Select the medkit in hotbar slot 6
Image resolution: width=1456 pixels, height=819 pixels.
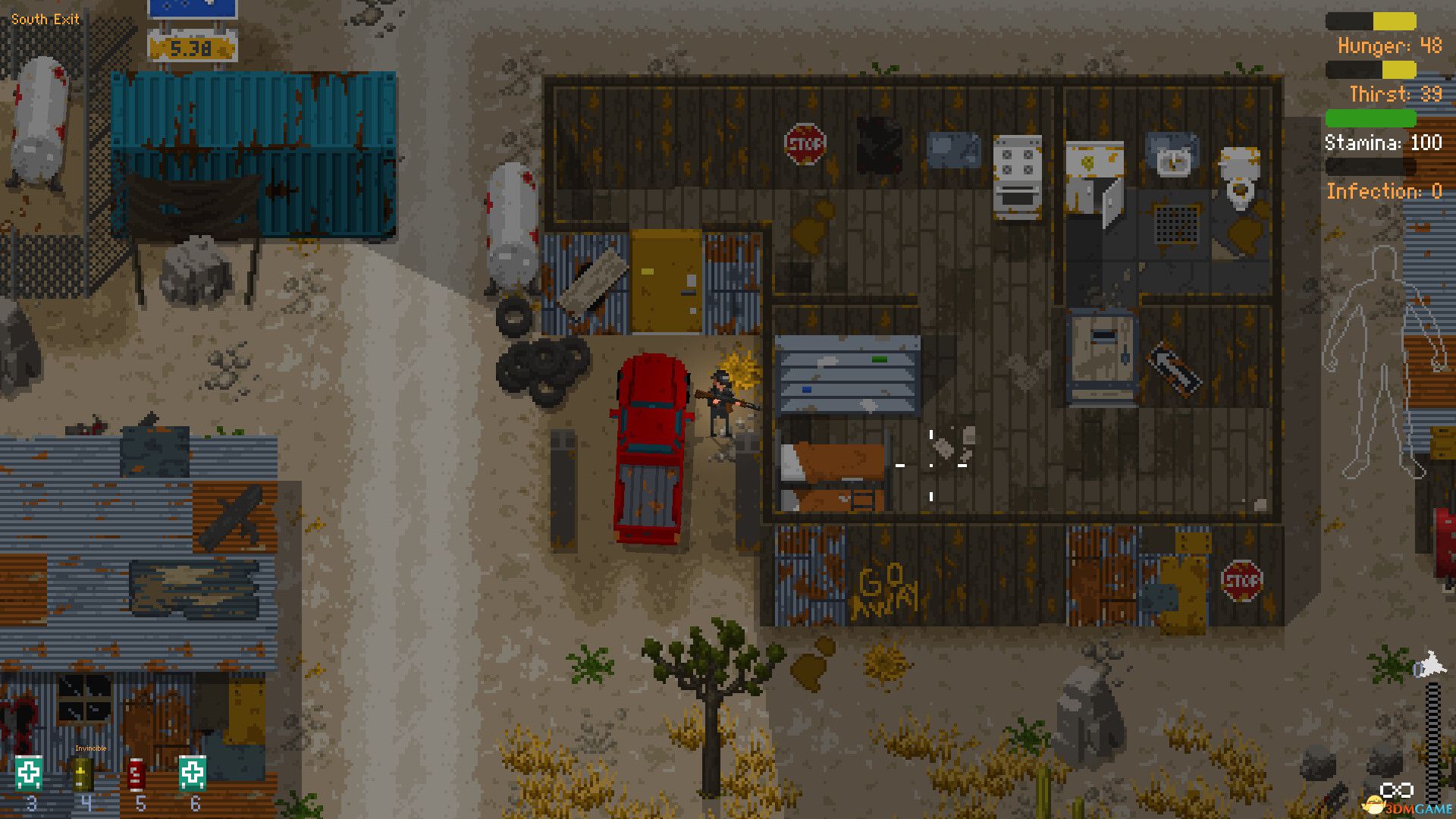click(193, 773)
